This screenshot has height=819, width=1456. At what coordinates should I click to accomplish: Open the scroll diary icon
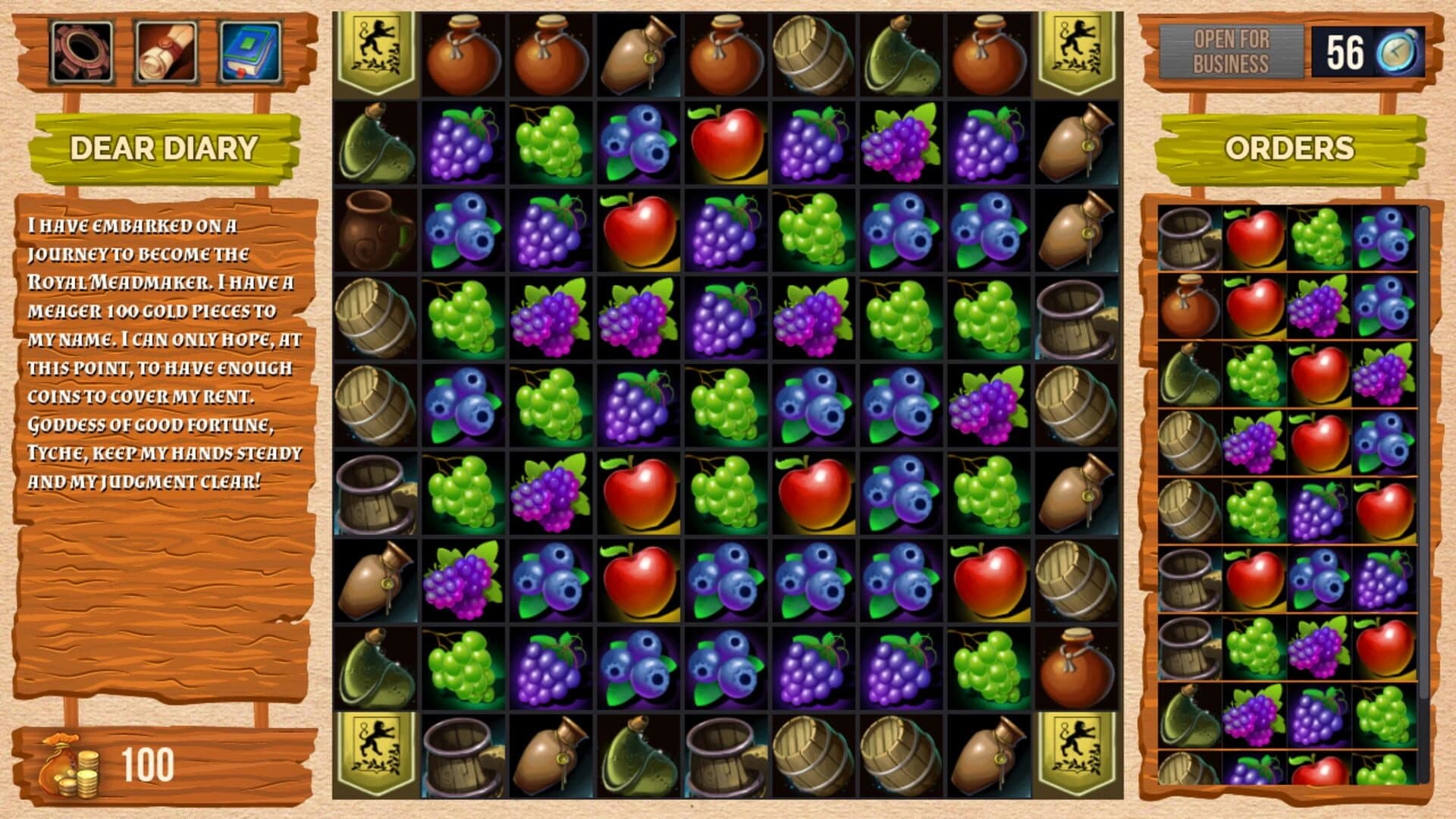(167, 52)
